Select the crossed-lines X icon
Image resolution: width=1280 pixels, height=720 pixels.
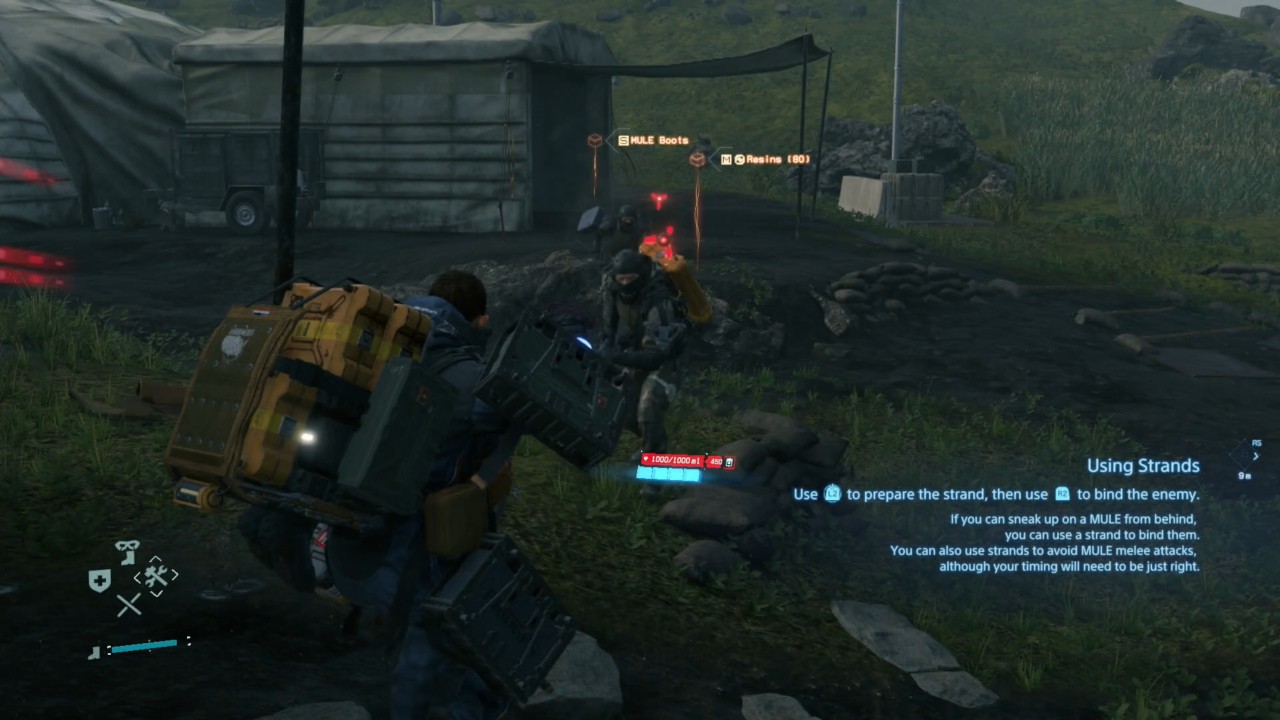pos(129,604)
